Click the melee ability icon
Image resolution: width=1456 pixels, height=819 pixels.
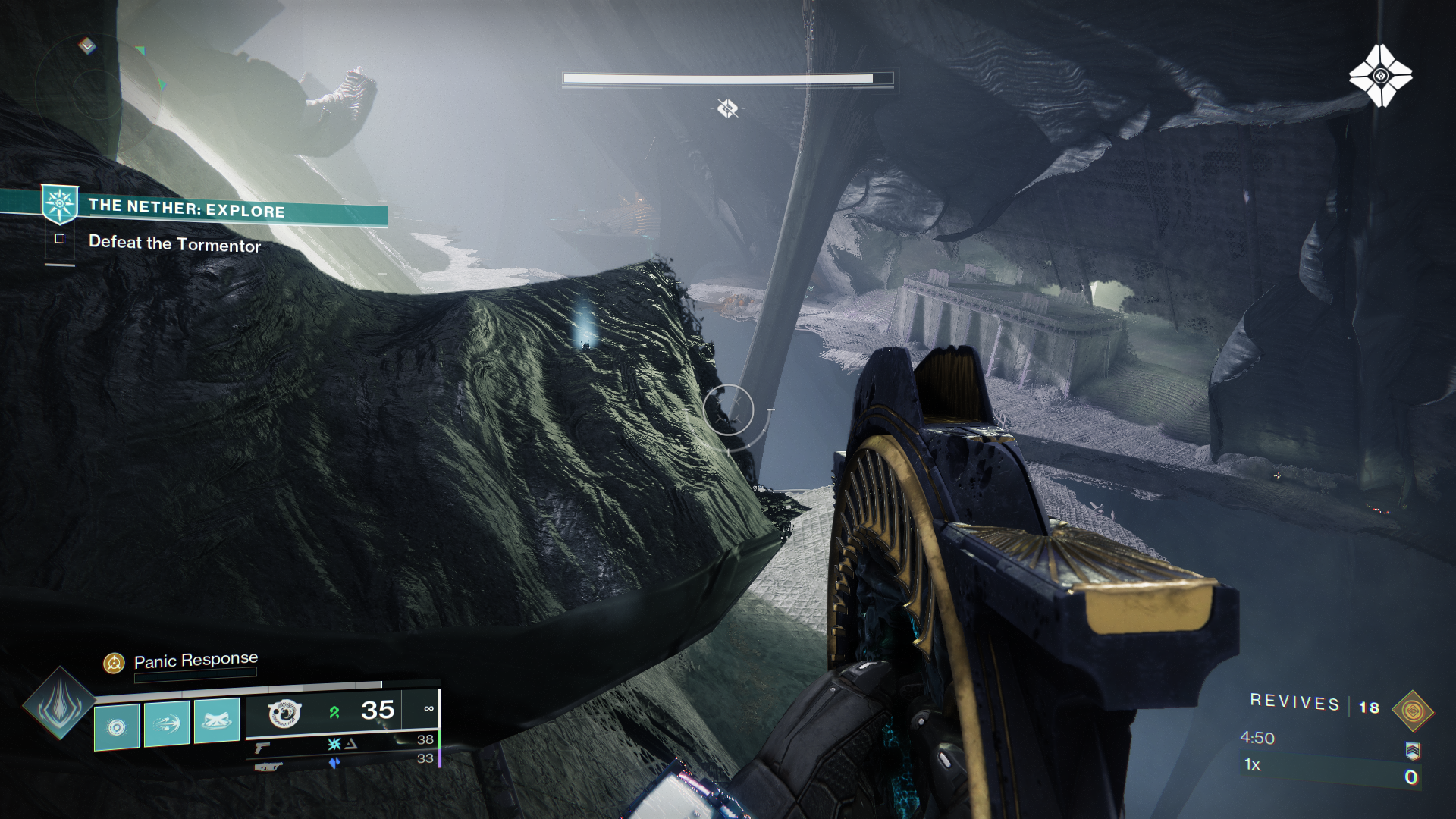coord(165,723)
